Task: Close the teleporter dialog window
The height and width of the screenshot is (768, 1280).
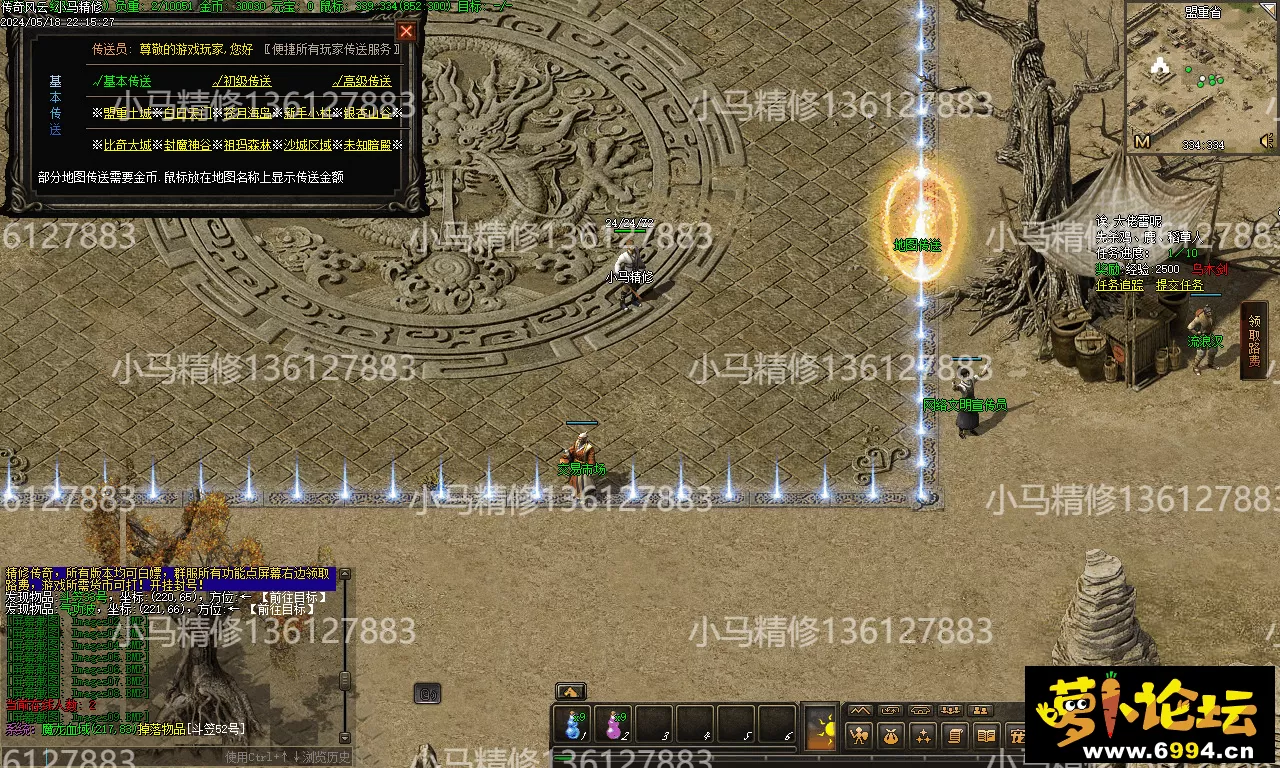Action: coord(406,31)
